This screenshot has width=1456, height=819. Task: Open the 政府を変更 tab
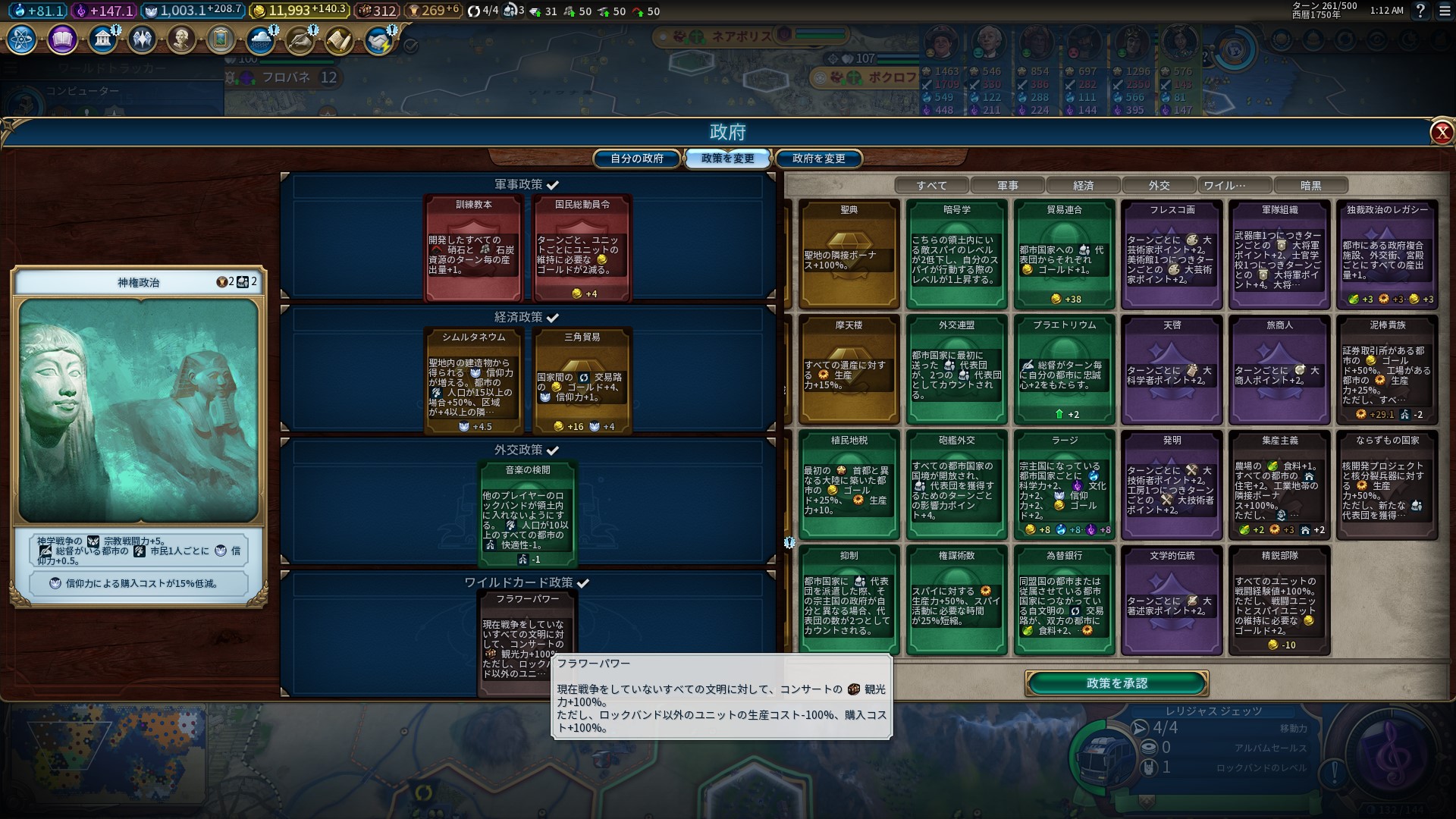click(818, 158)
